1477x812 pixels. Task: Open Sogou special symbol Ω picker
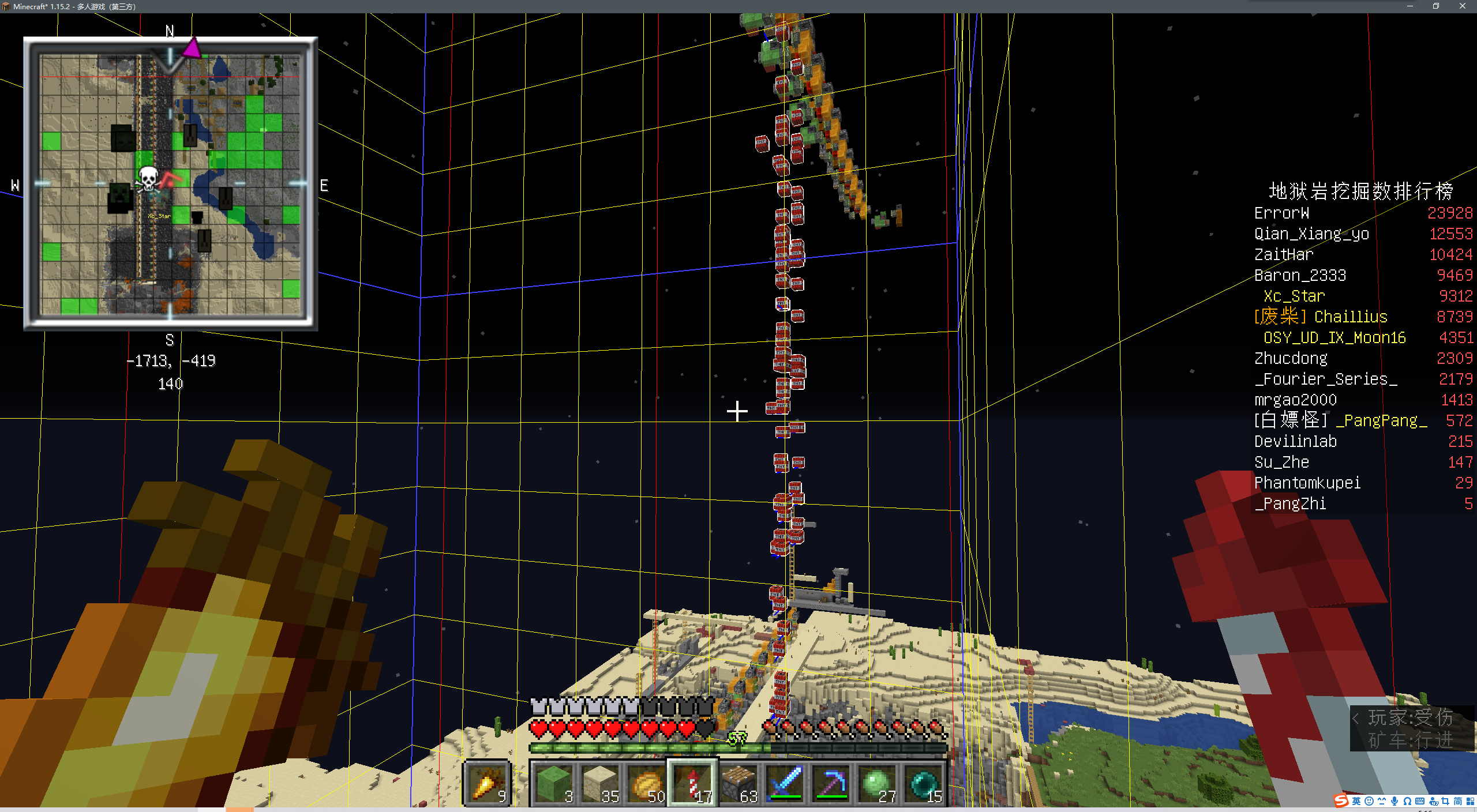(1407, 802)
